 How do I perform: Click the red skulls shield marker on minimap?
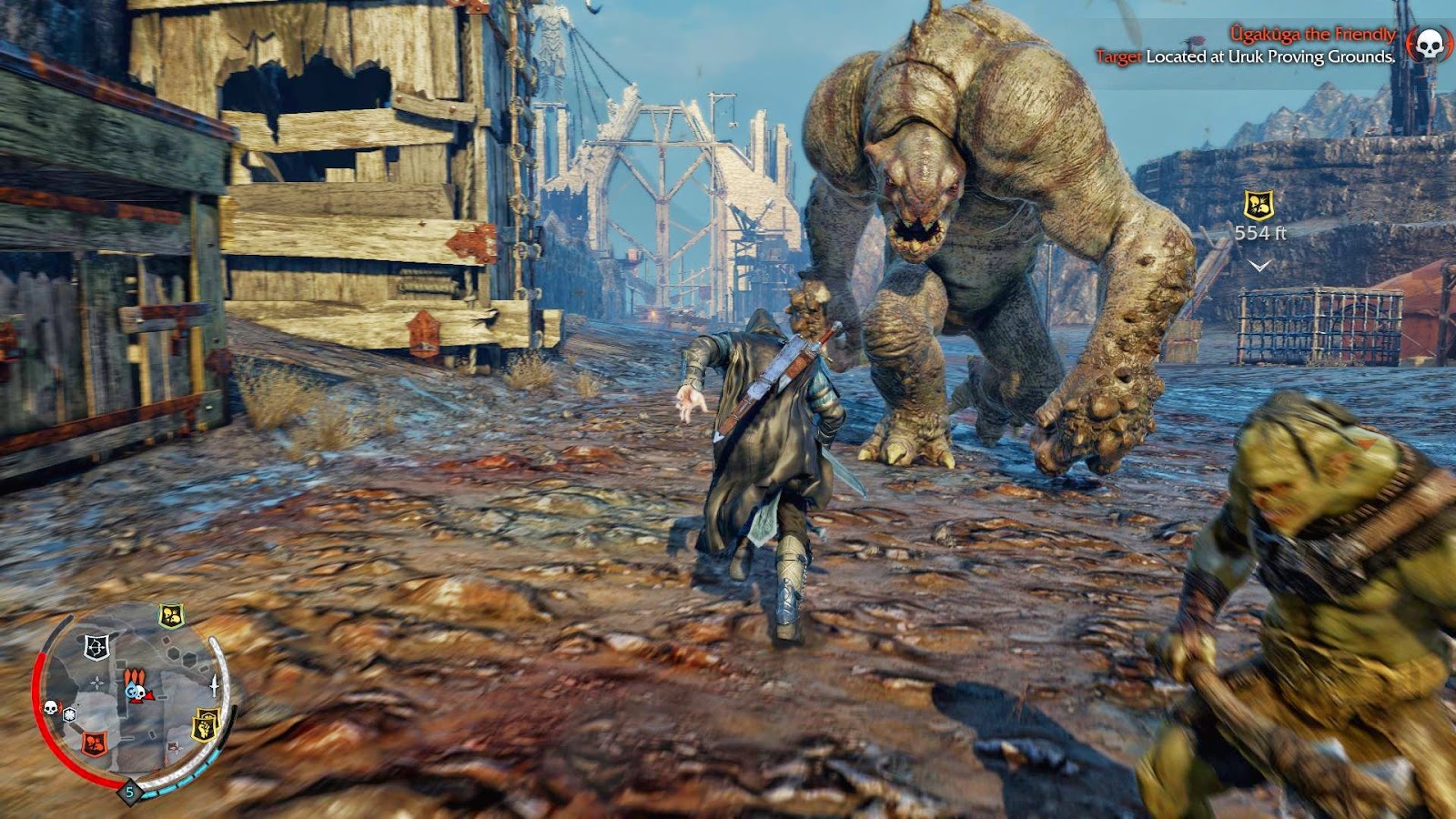(x=94, y=743)
